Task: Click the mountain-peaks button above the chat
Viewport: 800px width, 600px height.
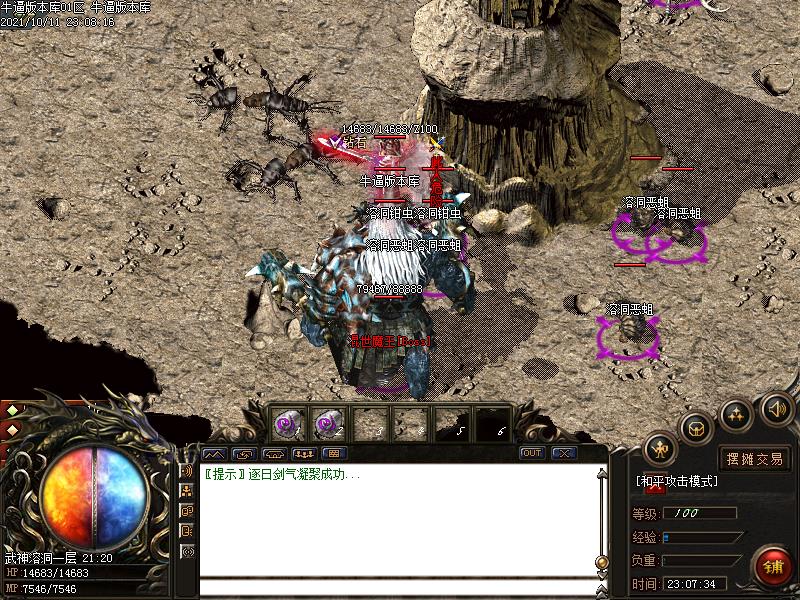Action: [x=214, y=453]
